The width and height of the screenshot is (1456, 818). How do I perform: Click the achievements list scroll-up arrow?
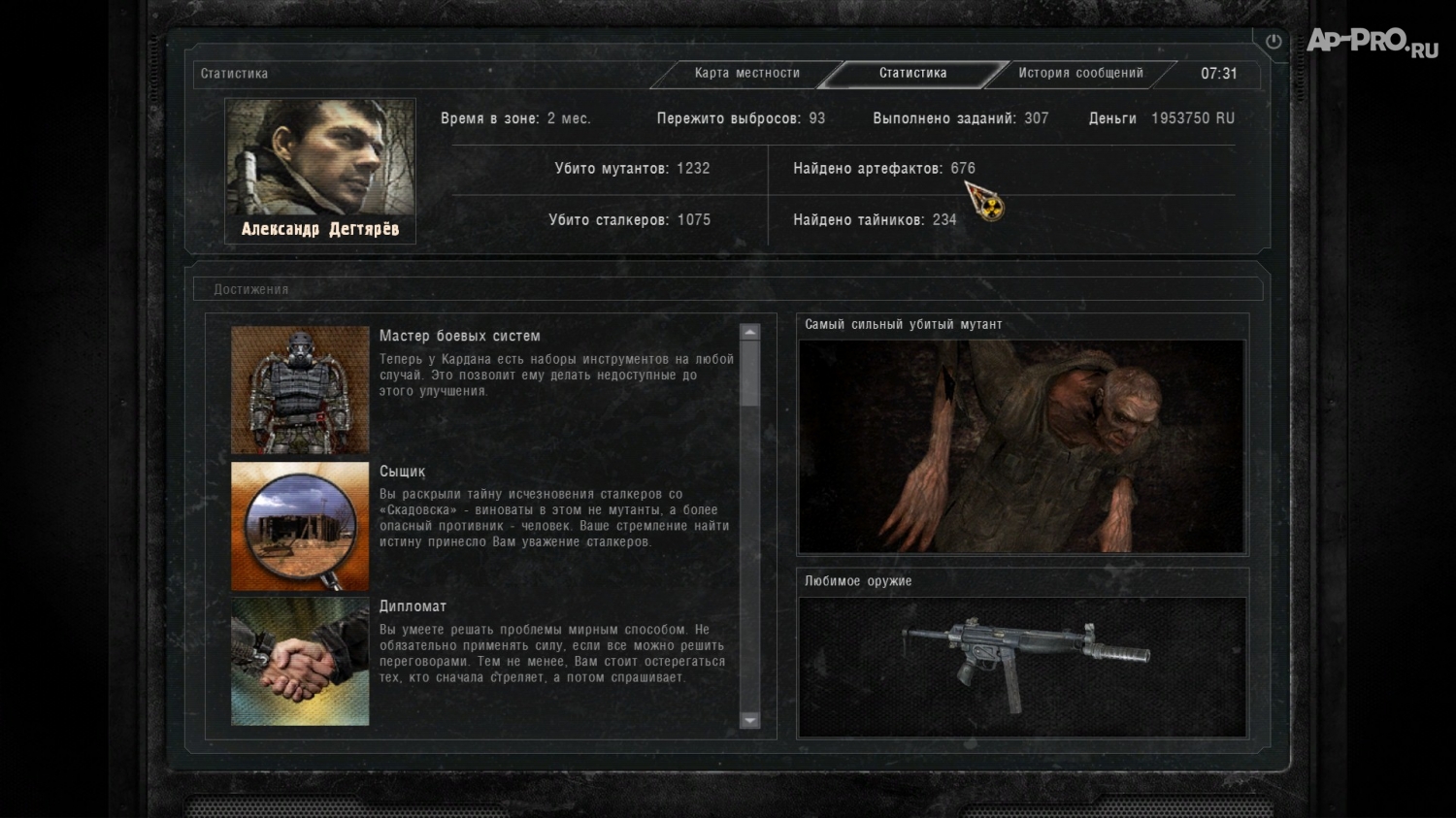[x=749, y=332]
